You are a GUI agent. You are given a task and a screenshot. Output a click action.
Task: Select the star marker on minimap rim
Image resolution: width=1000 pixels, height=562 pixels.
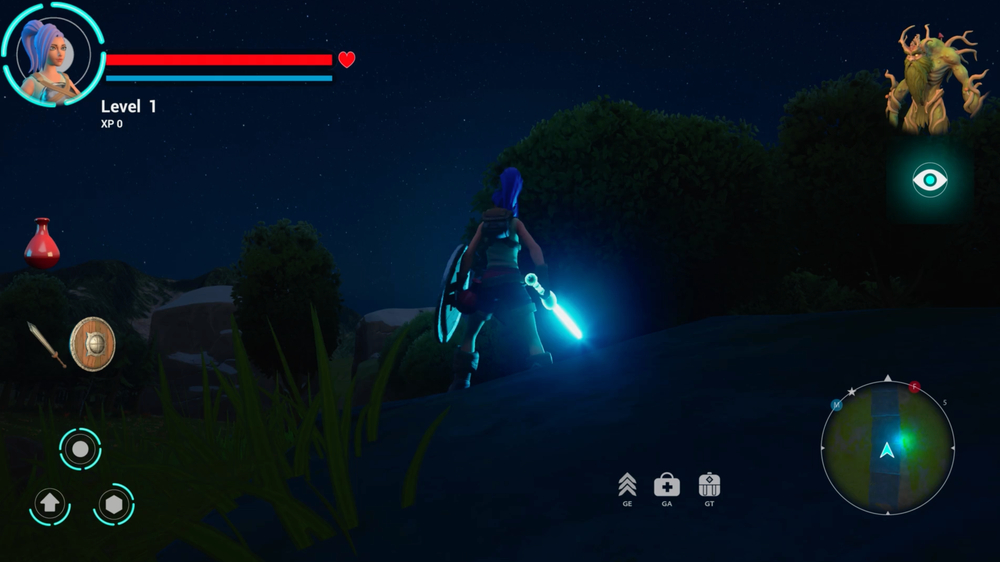point(852,392)
